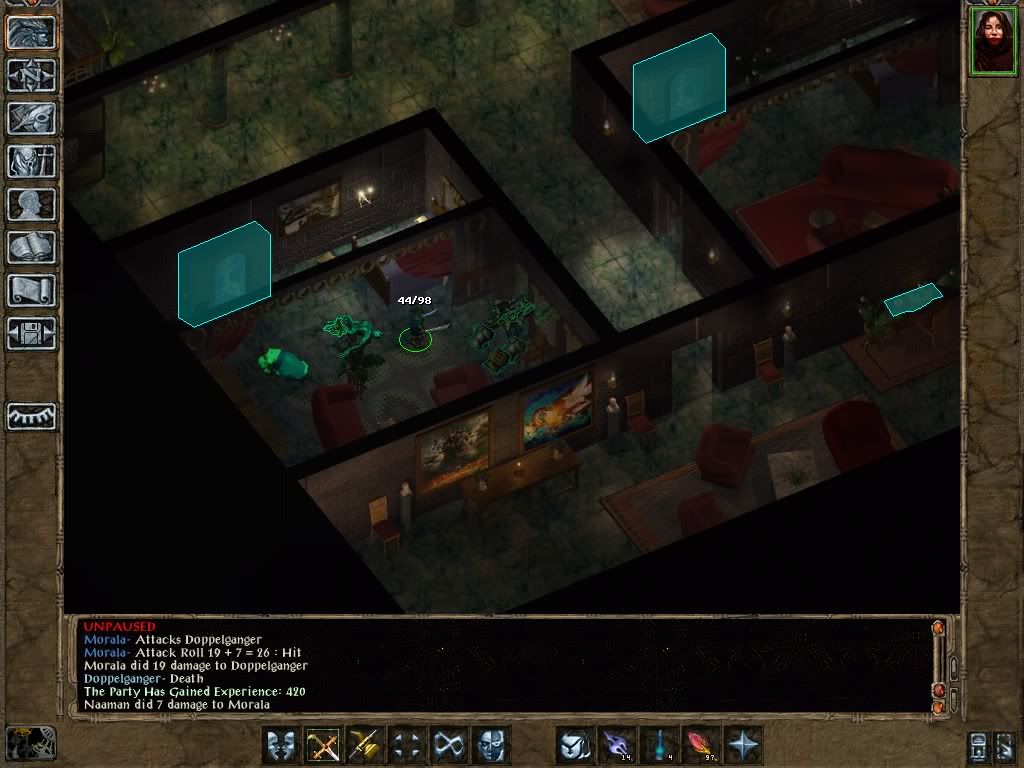1024x768 pixels.
Task: Select the purple dart quick slot
Action: pyautogui.click(x=618, y=745)
